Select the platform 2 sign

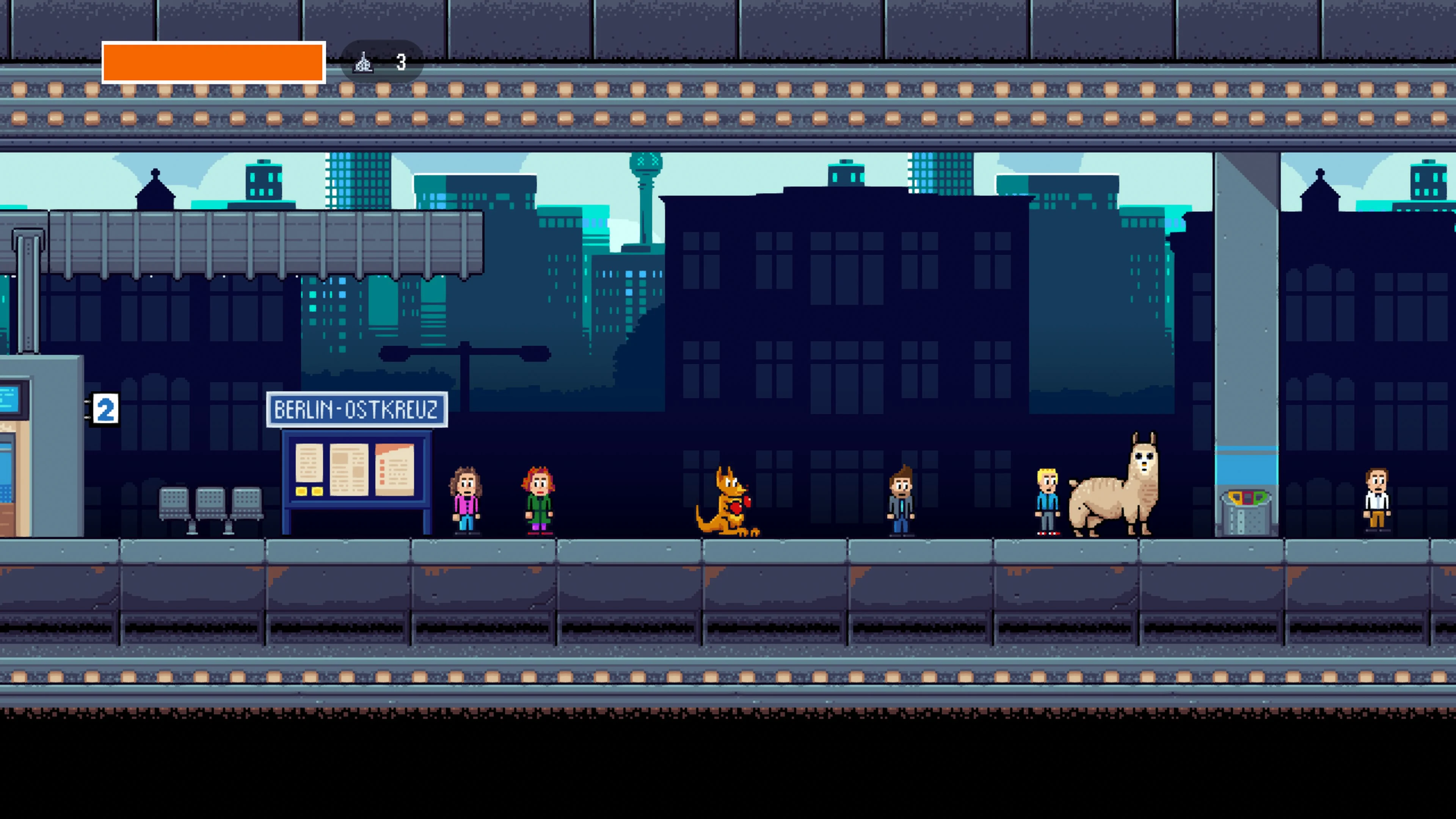(x=105, y=409)
